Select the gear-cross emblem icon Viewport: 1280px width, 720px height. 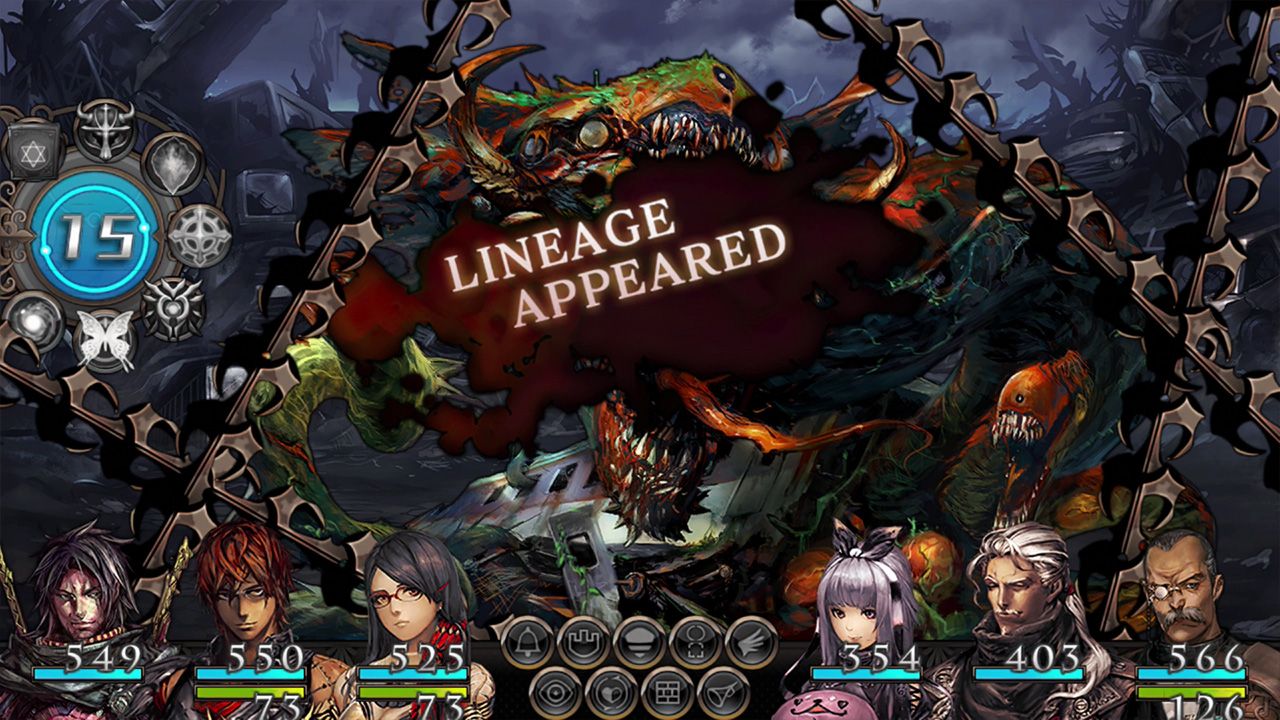197,235
